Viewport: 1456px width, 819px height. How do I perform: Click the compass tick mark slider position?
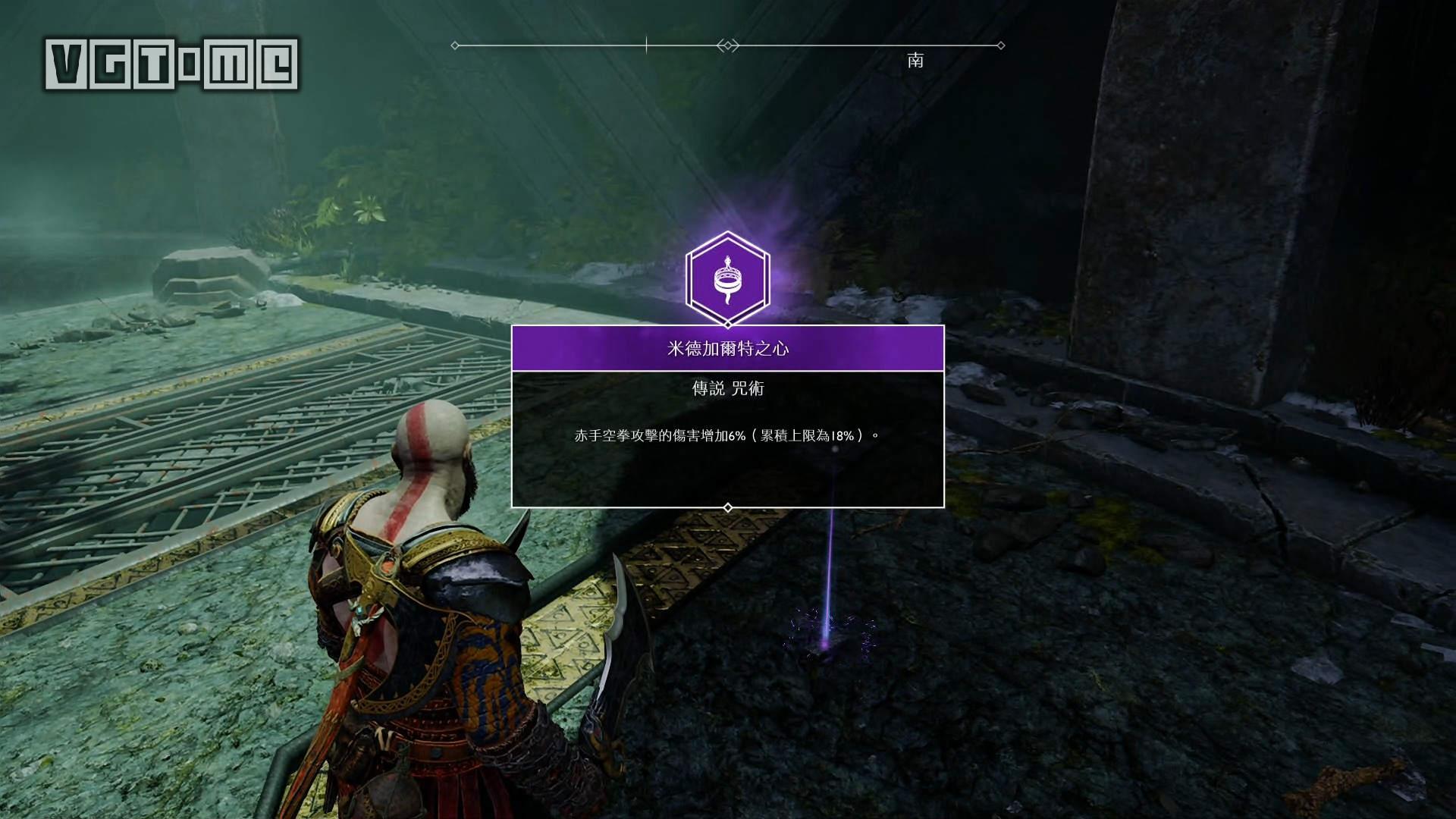tap(645, 44)
